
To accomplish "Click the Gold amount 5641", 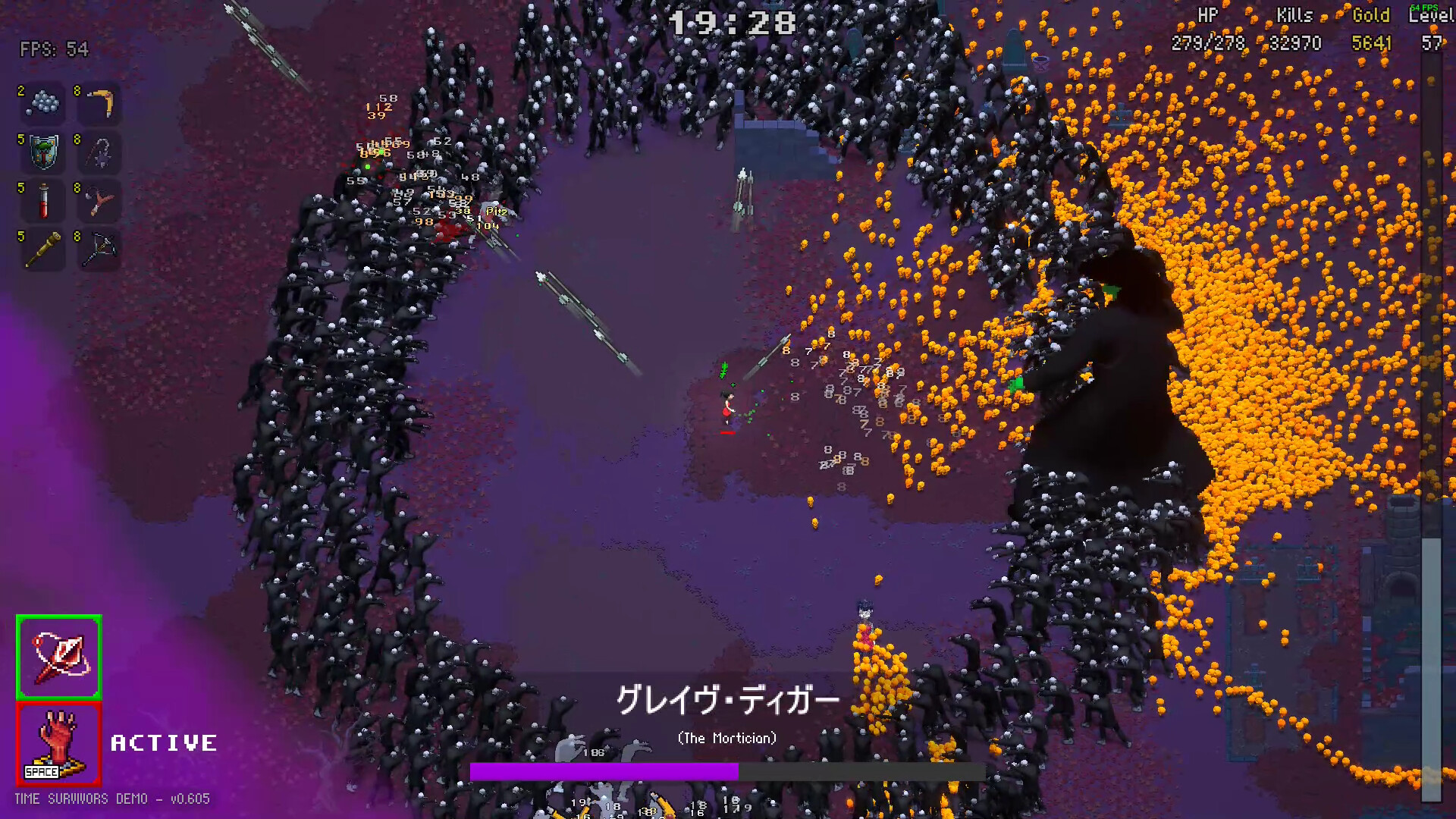I will (x=1371, y=43).
